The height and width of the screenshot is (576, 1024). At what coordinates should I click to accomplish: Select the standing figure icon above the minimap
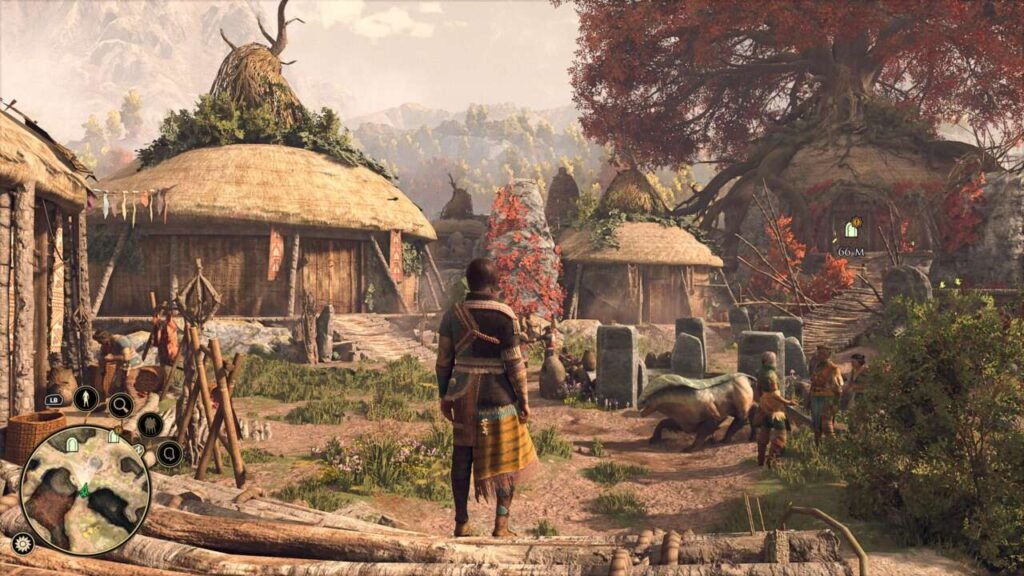point(85,399)
